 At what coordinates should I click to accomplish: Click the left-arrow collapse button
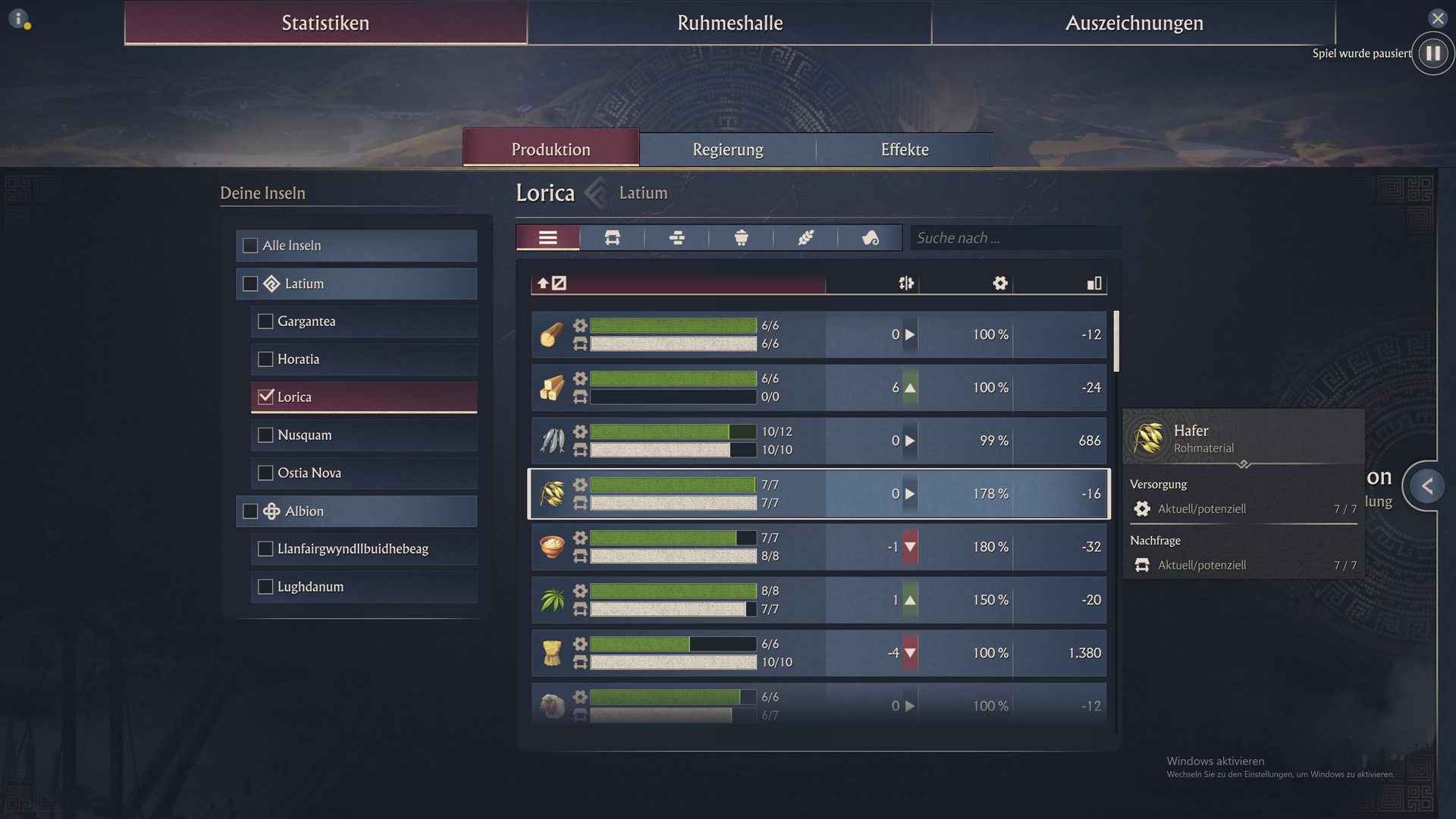pyautogui.click(x=1426, y=485)
